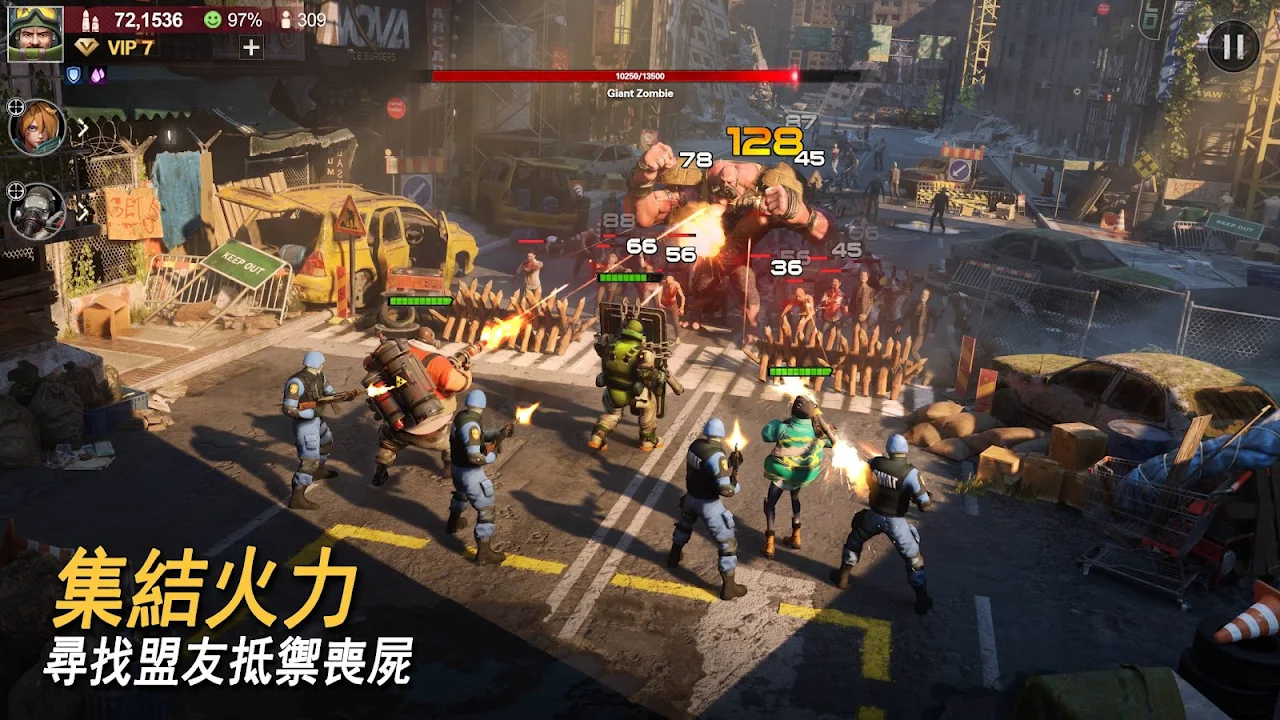Image resolution: width=1280 pixels, height=720 pixels.
Task: Open the commander profile portrait with goggles
Action: click(x=35, y=33)
